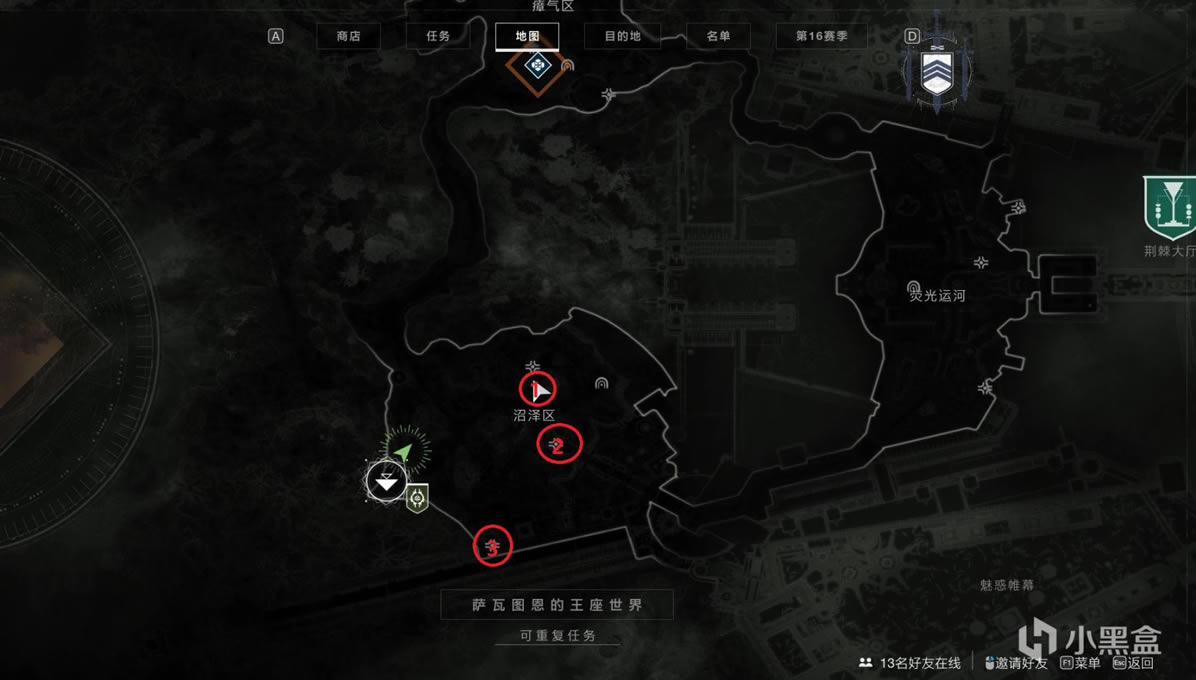The width and height of the screenshot is (1196, 680).
Task: Select the orange diamond marker below 地图 tab
Action: coord(532,67)
